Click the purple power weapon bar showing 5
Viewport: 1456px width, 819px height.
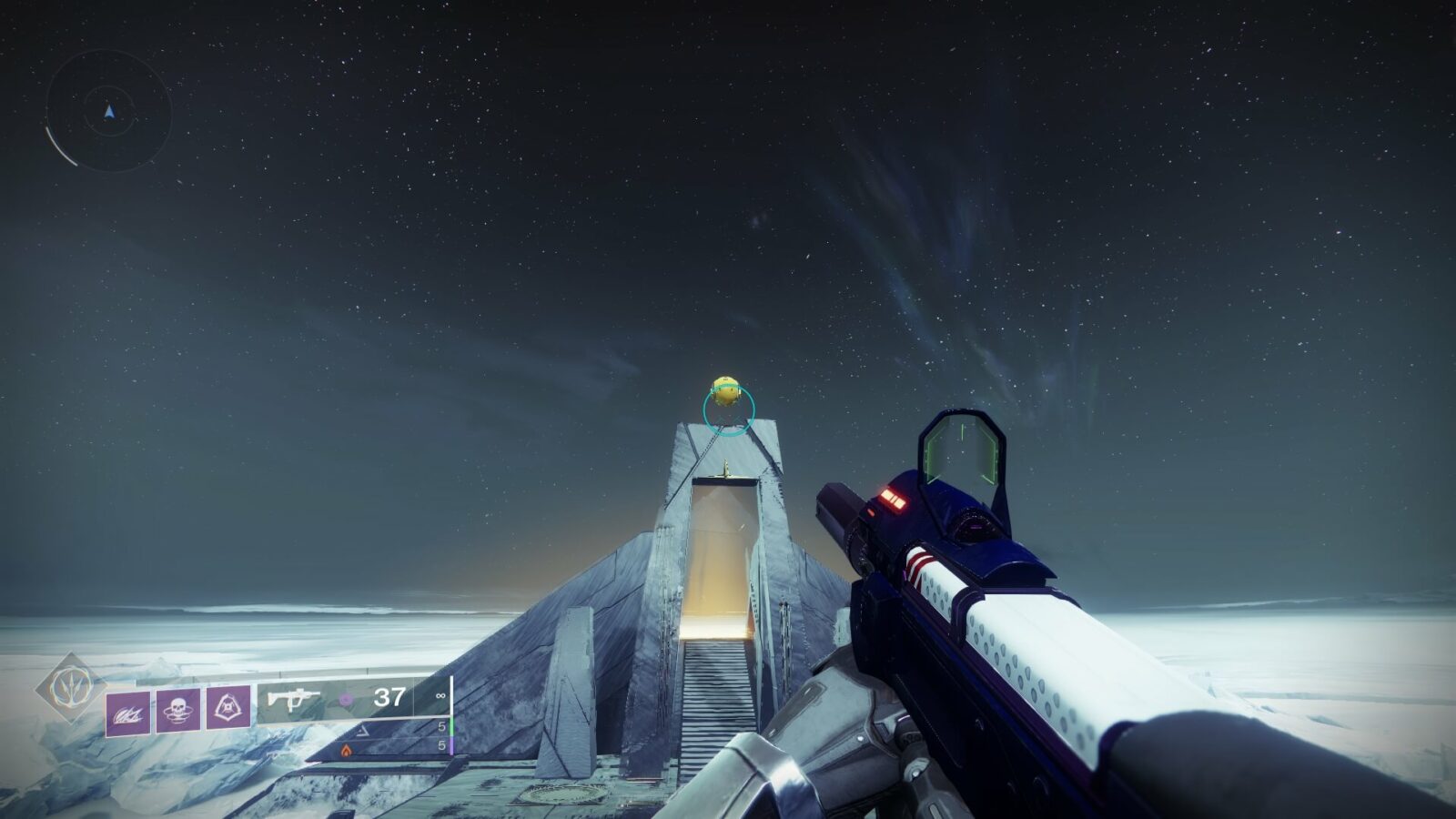(x=450, y=746)
